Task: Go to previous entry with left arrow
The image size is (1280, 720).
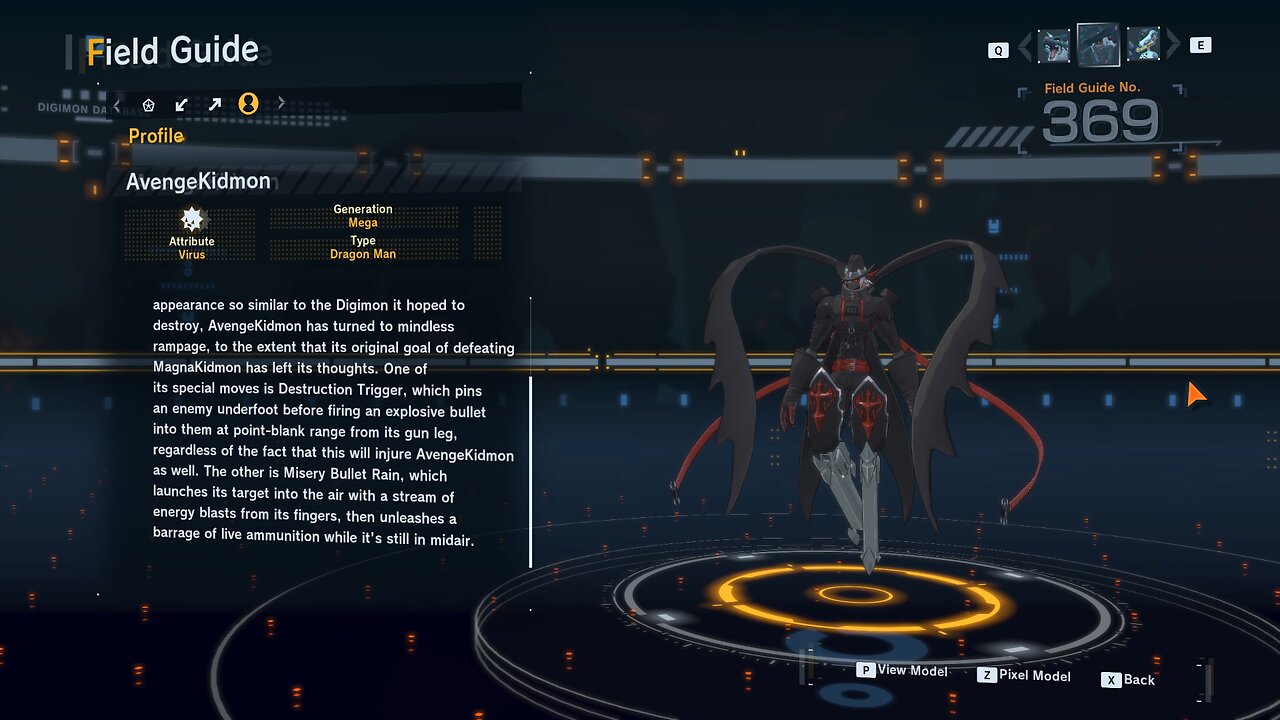Action: point(1024,46)
